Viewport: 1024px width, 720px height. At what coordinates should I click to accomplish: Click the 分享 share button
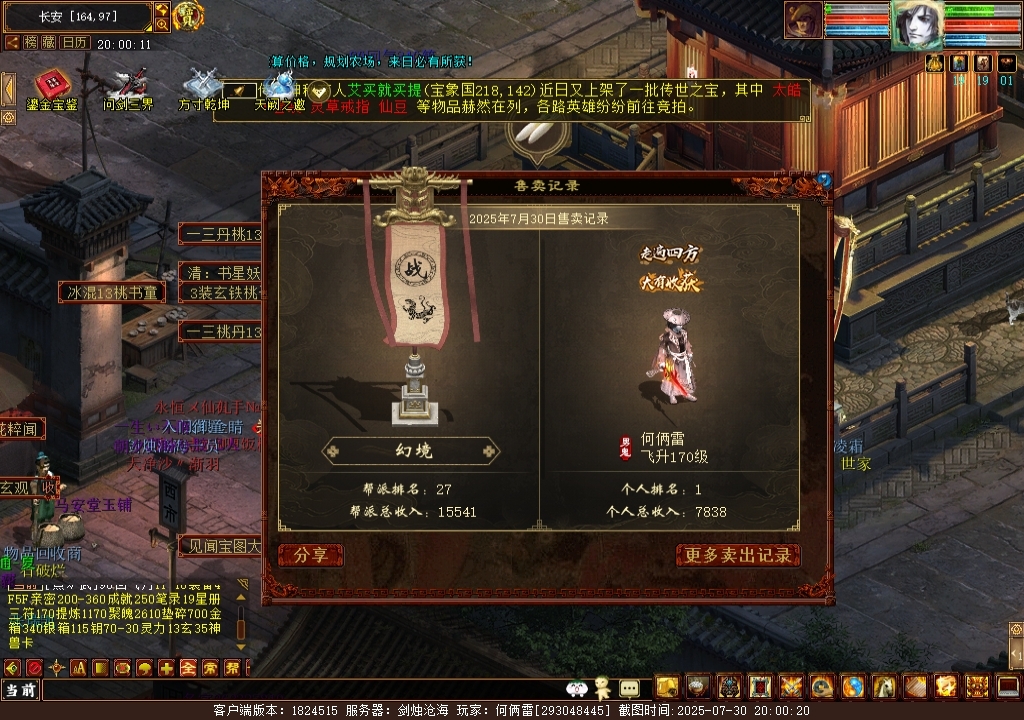click(311, 556)
